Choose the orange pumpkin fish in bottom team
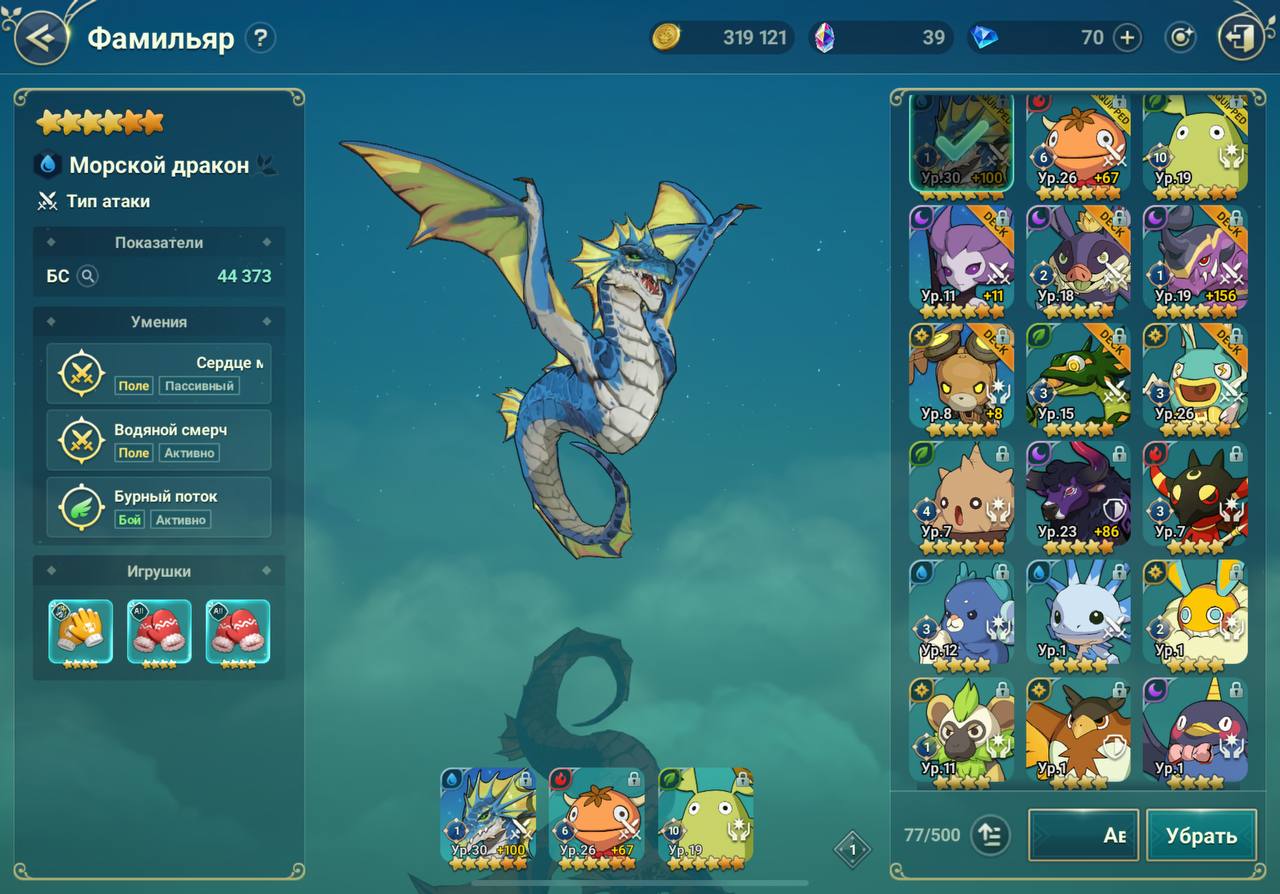The image size is (1280, 894). pyautogui.click(x=597, y=815)
